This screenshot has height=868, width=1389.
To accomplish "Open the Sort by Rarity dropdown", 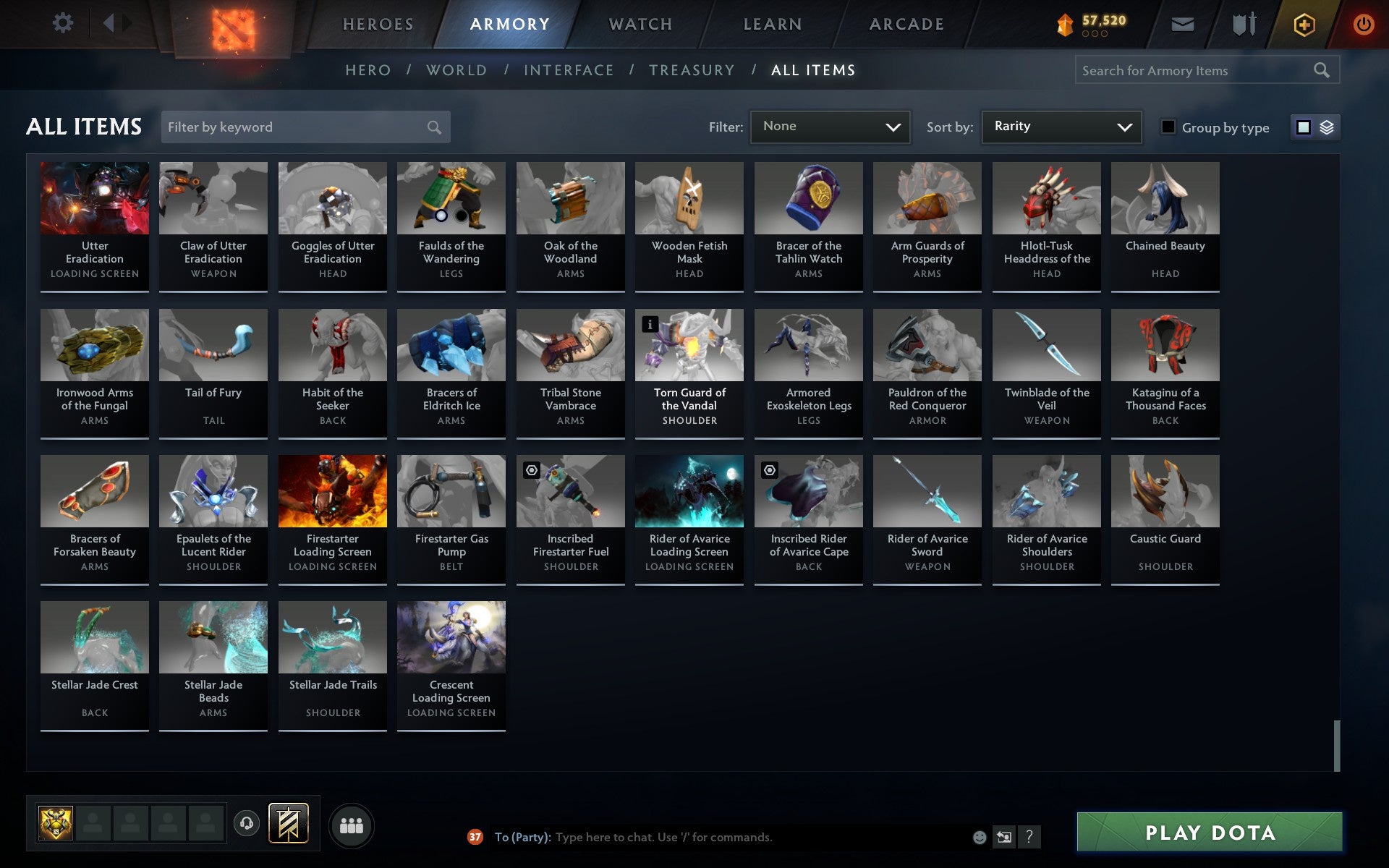I will point(1061,126).
